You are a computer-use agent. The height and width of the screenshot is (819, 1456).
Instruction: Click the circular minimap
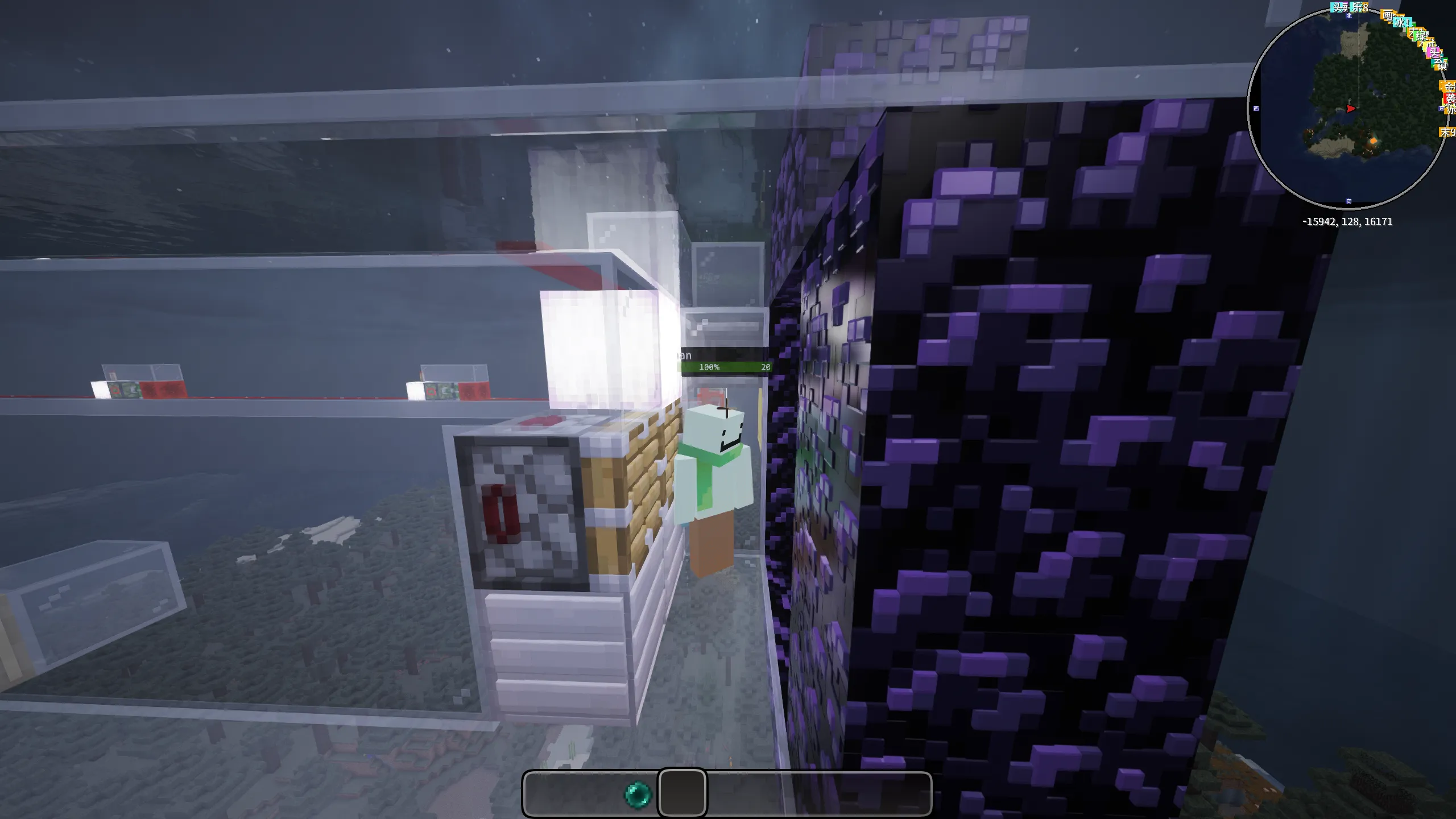pyautogui.click(x=1348, y=108)
